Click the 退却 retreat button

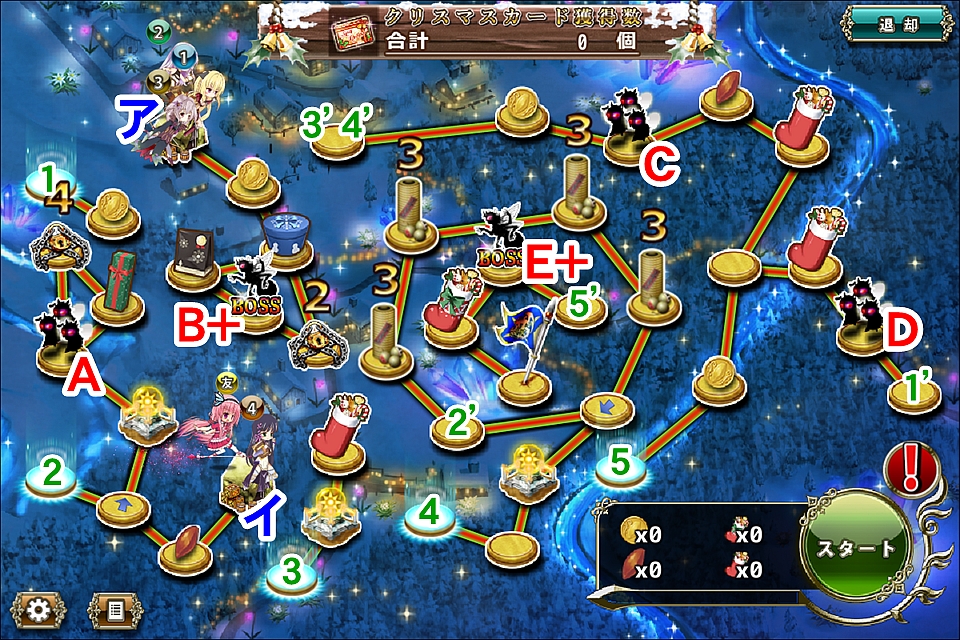[898, 23]
